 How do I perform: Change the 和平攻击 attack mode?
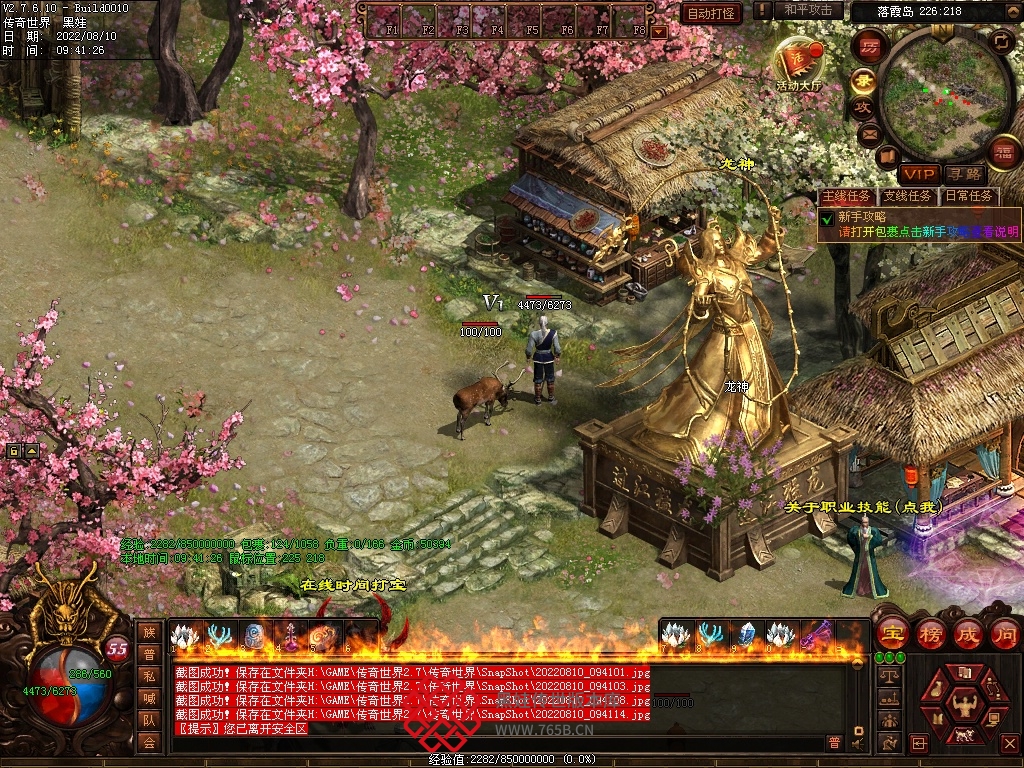click(807, 11)
